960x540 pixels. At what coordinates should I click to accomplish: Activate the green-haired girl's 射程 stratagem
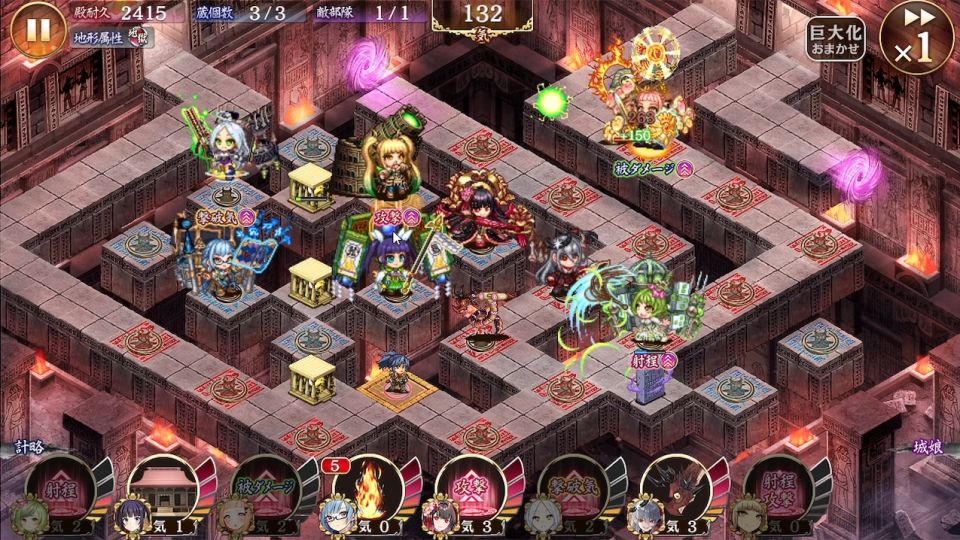pyautogui.click(x=64, y=492)
